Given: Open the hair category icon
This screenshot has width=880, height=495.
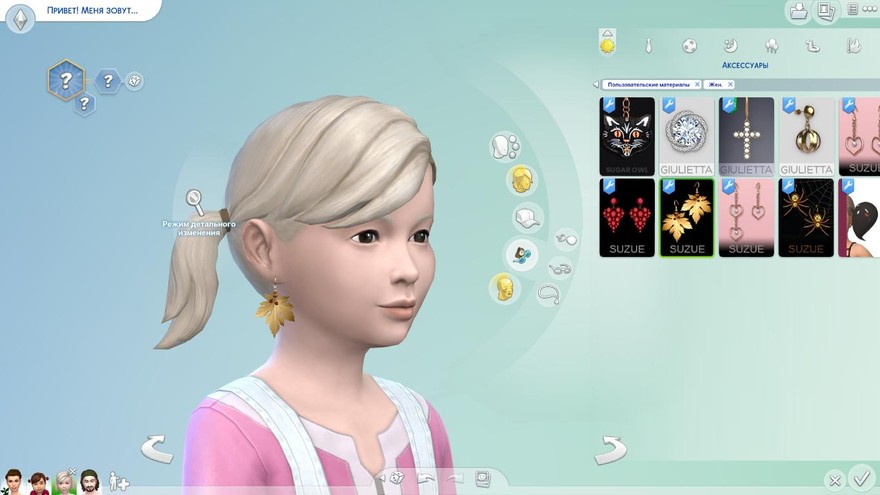Looking at the screenshot, I should tap(520, 180).
